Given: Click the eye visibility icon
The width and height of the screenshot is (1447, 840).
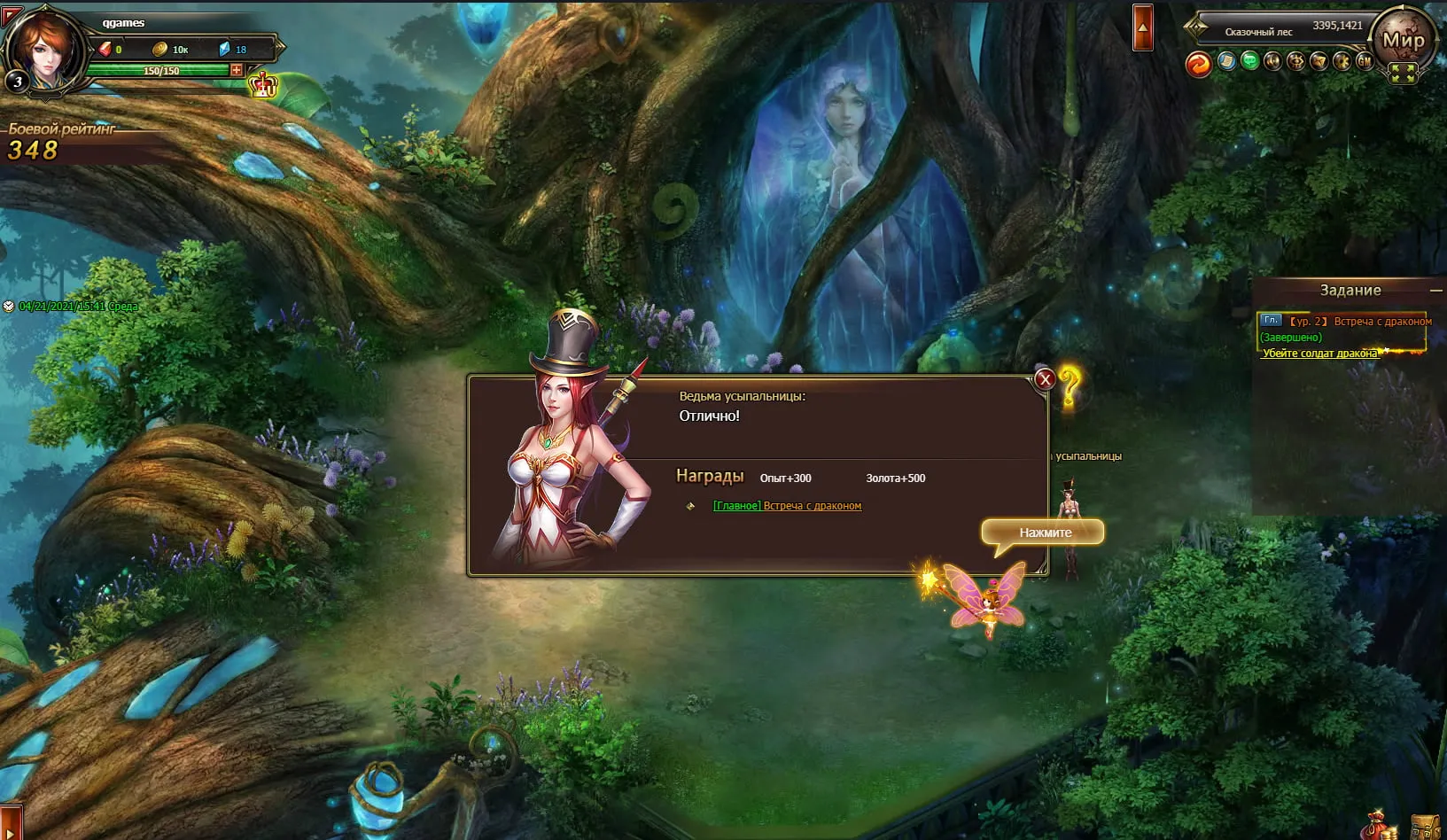Looking at the screenshot, I should point(1295,61).
